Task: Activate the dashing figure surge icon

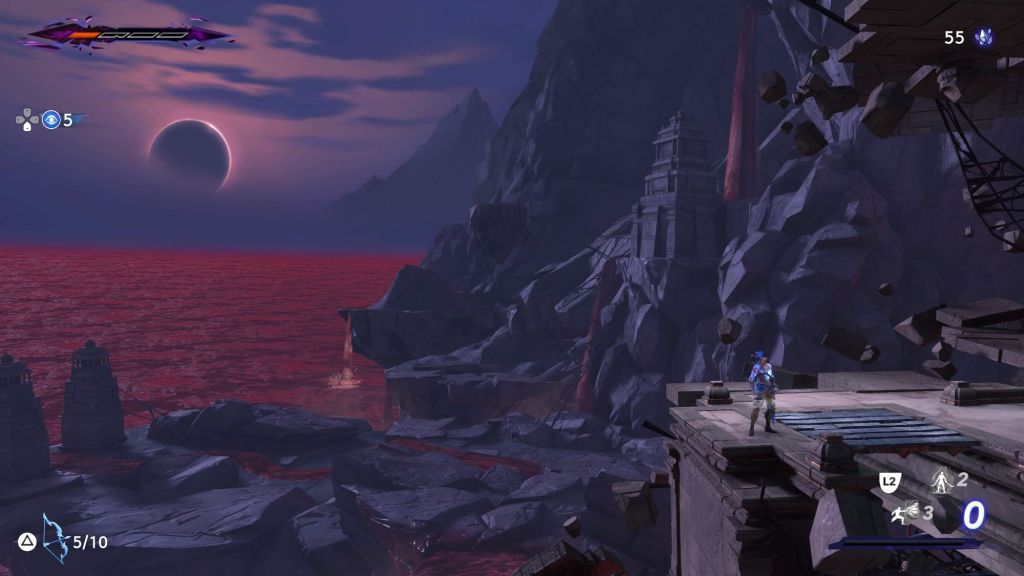Action: coord(905,514)
